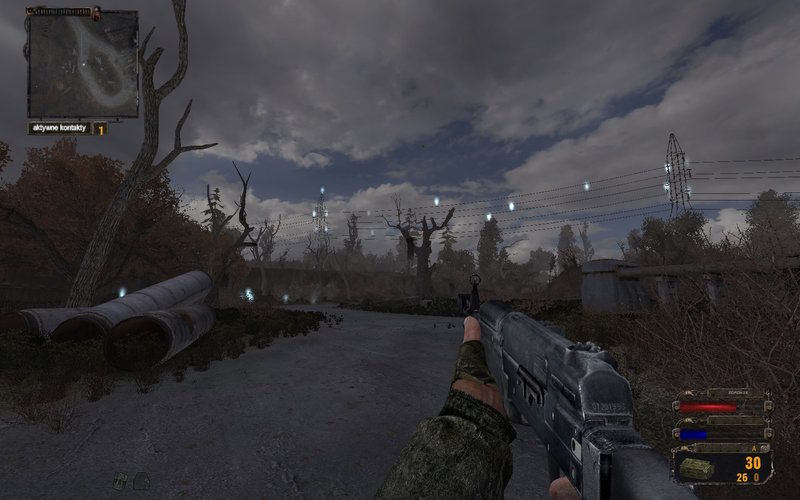Select the "aktywne kontakty" contacts label
This screenshot has height=500, width=800.
[x=60, y=128]
